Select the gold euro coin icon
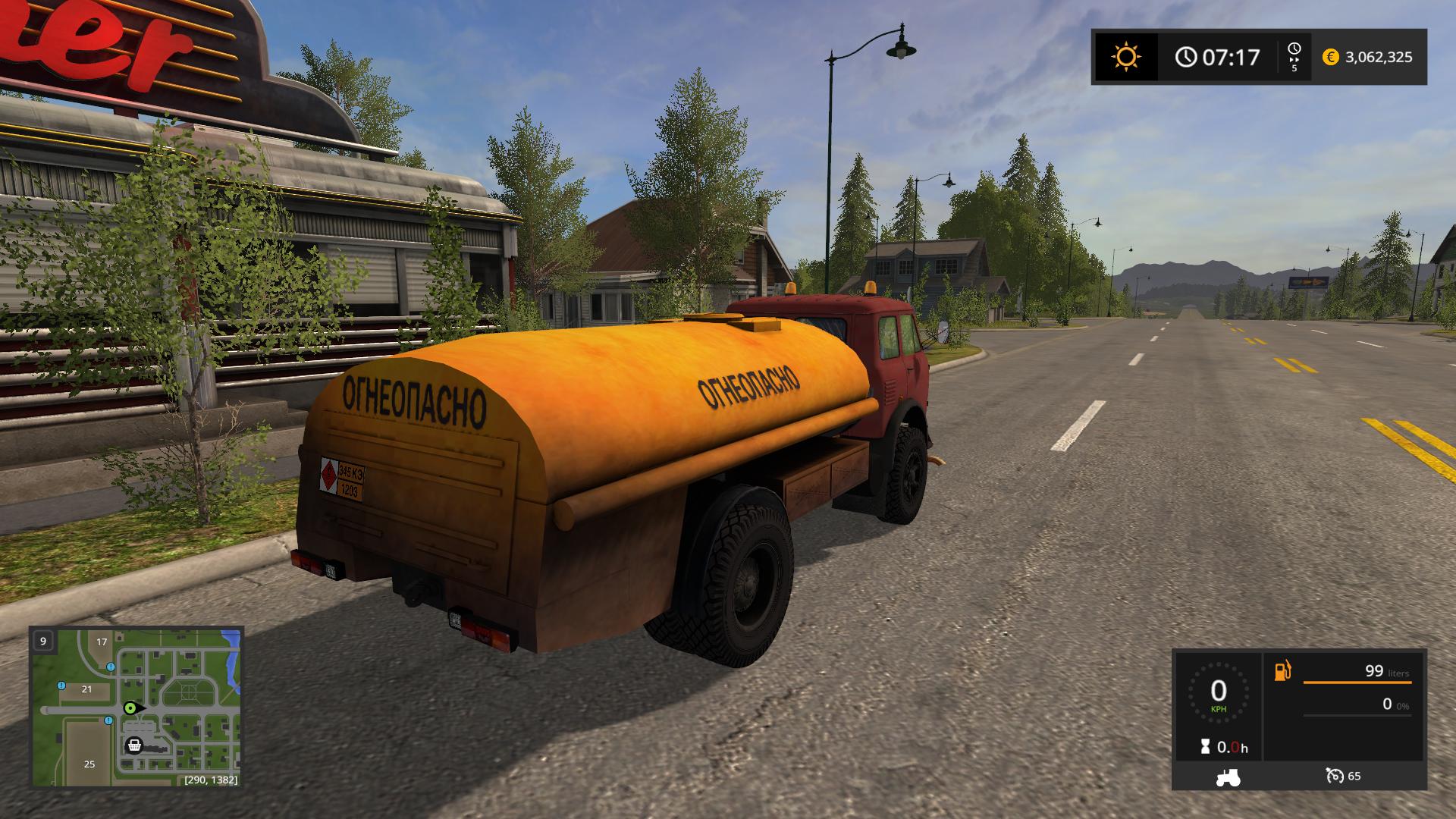Screen dimensions: 1456x819 (x=1330, y=57)
